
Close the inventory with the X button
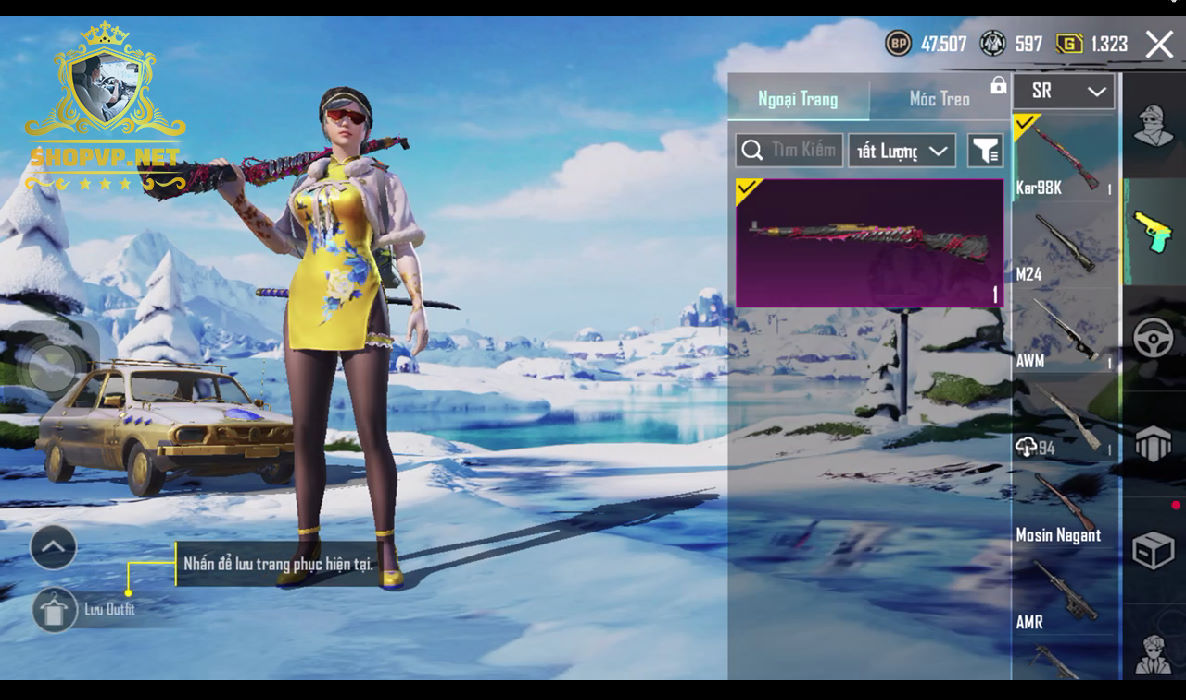pos(1159,44)
